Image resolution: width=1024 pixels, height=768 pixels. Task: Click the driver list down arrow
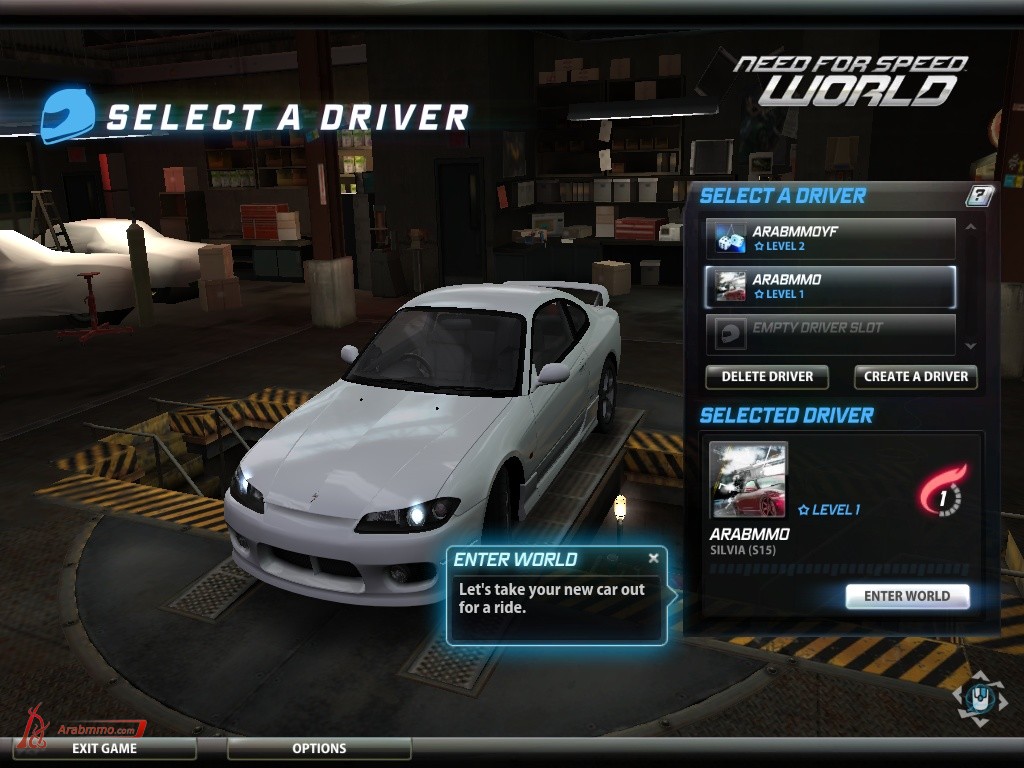(969, 345)
